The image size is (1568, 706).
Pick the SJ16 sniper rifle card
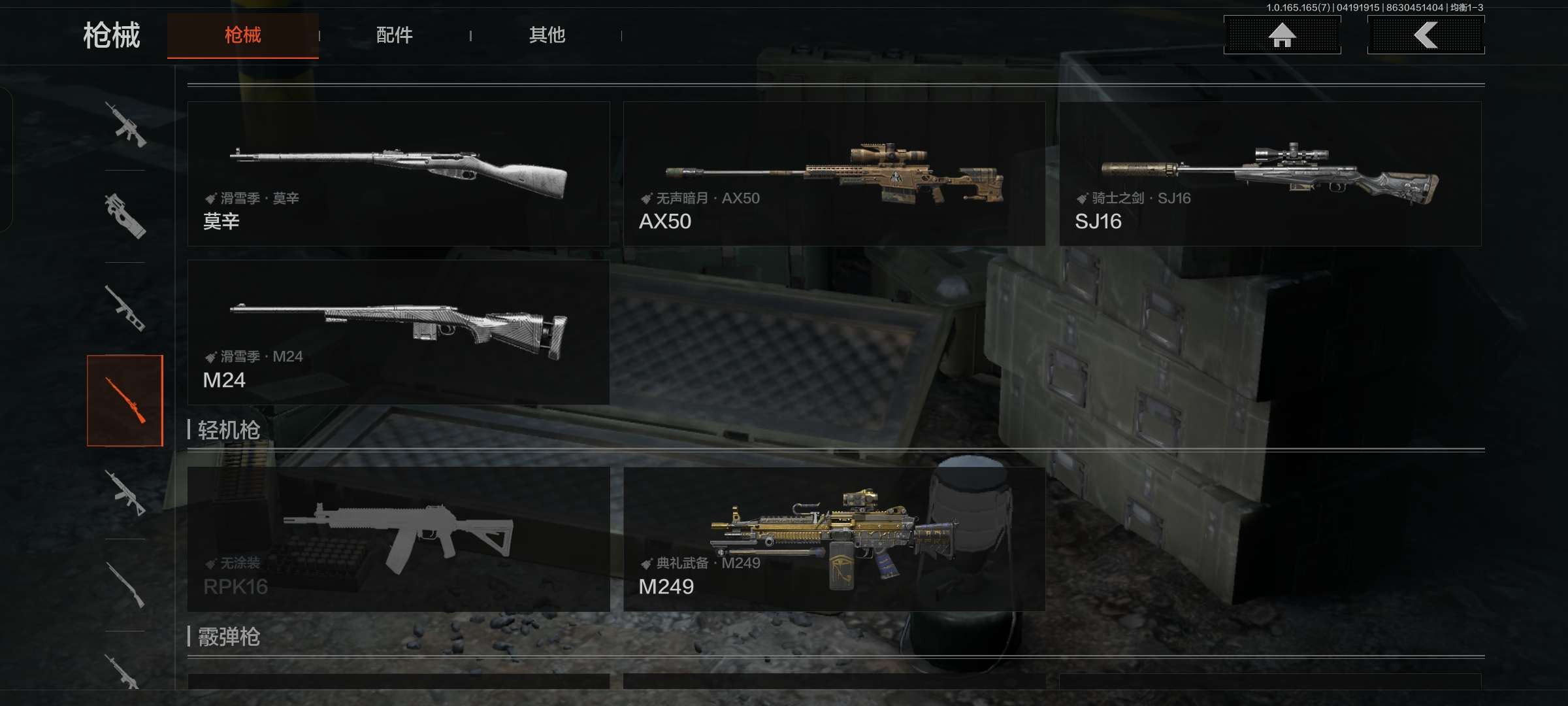click(1270, 174)
